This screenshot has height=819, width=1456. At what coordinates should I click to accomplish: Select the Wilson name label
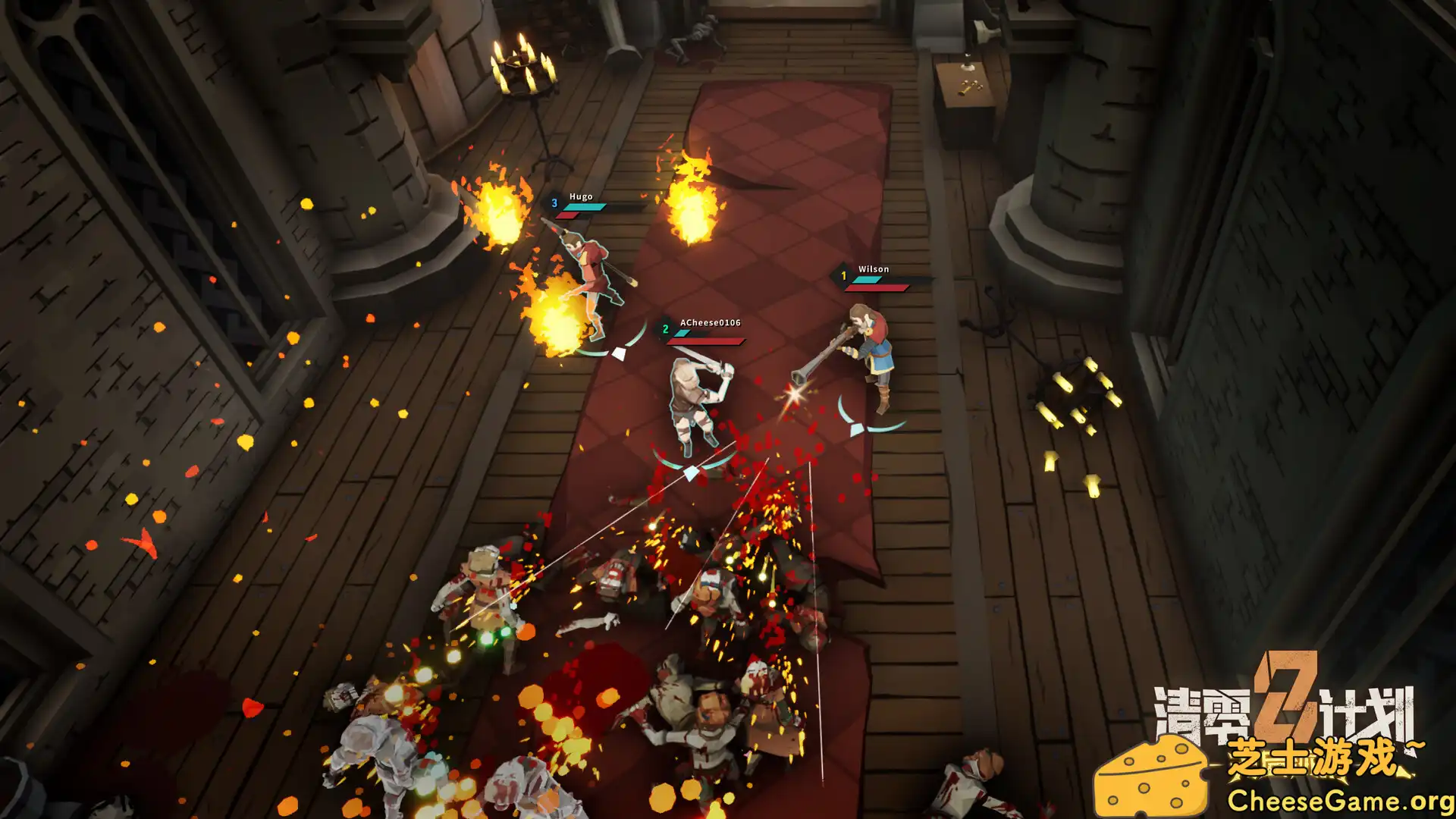coord(872,268)
